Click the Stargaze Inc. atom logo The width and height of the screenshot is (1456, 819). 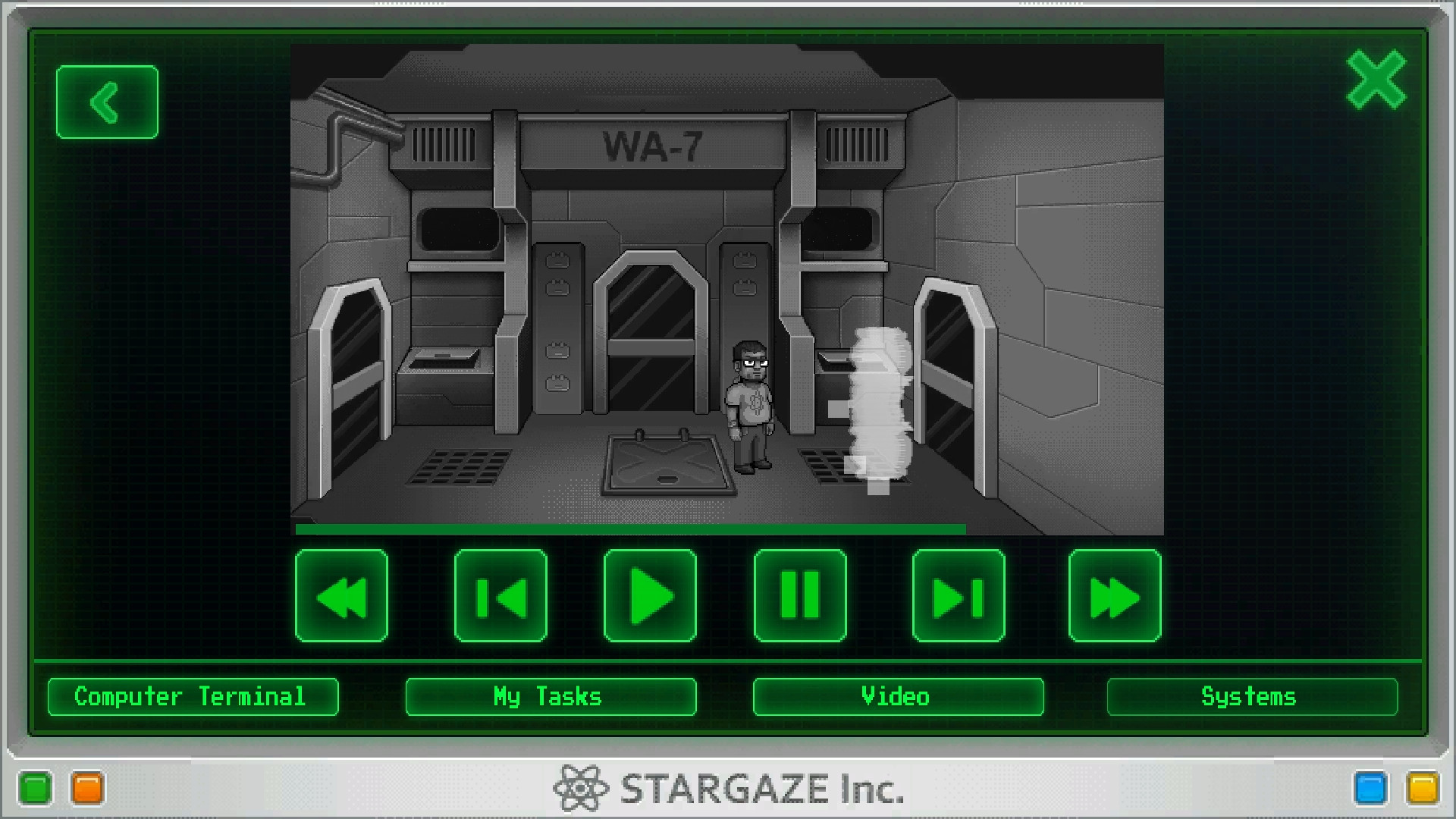[x=579, y=789]
